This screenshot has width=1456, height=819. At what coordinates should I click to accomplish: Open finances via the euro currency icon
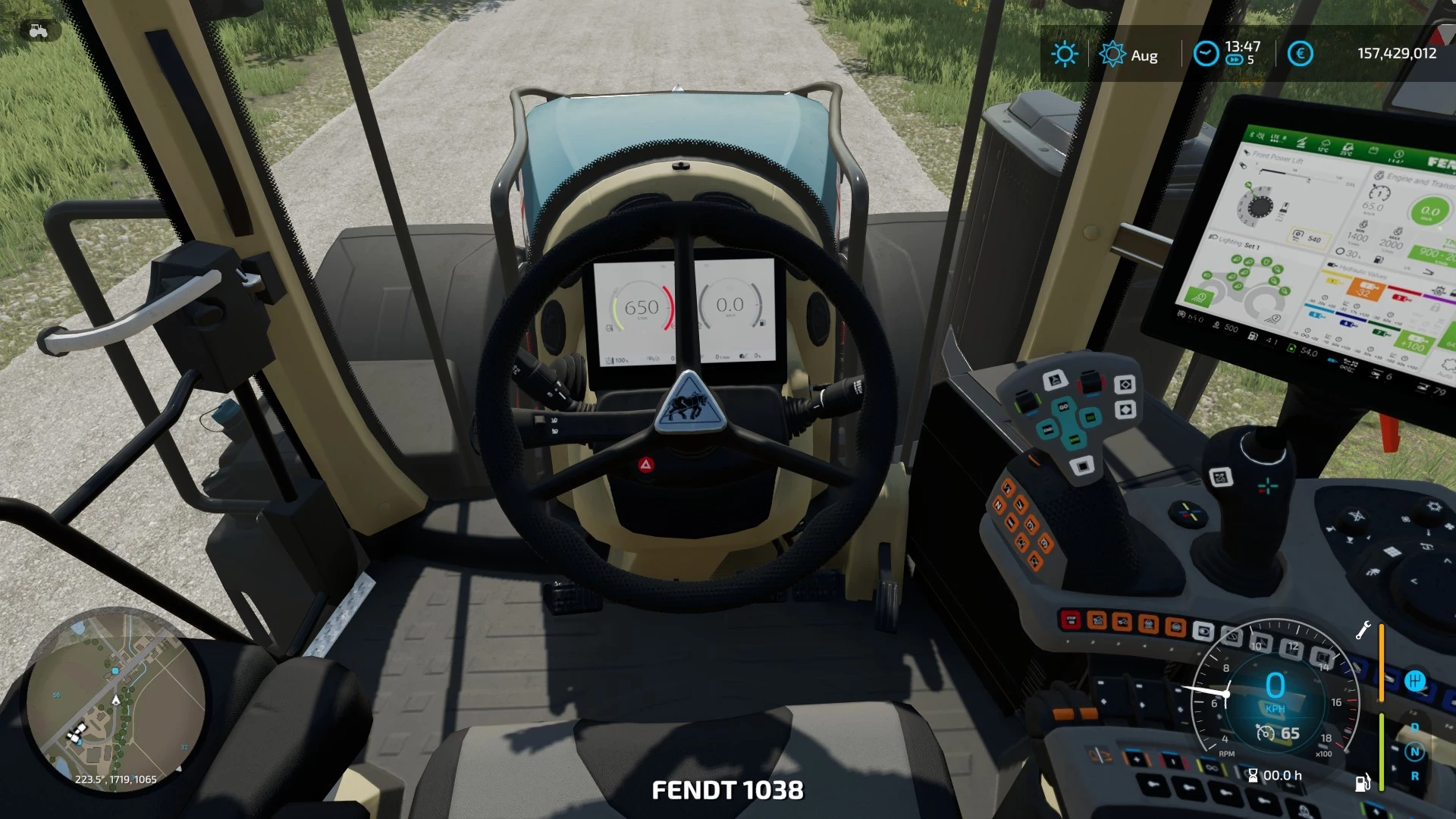point(1301,55)
